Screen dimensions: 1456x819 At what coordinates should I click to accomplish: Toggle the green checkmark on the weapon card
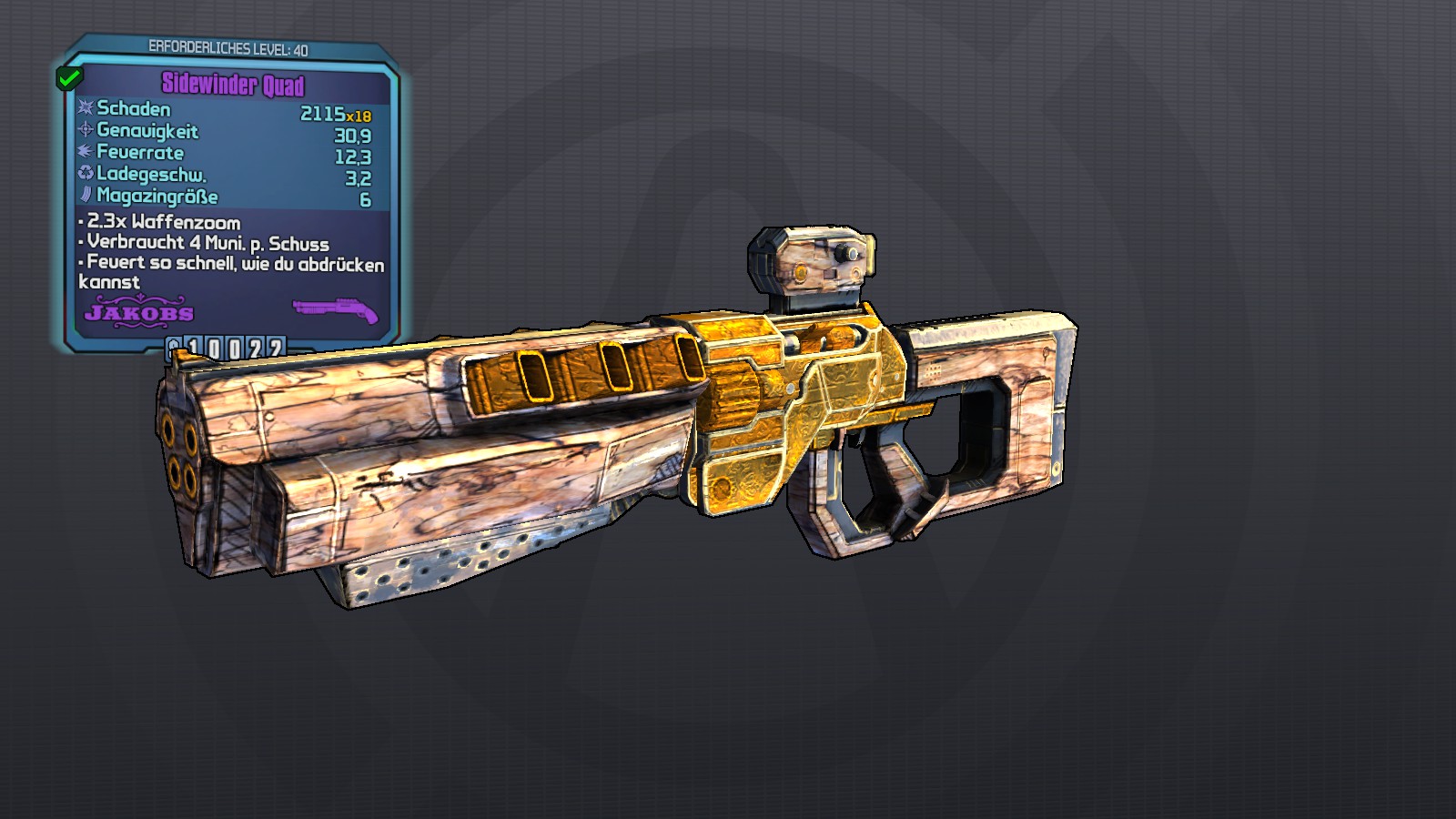[x=69, y=78]
